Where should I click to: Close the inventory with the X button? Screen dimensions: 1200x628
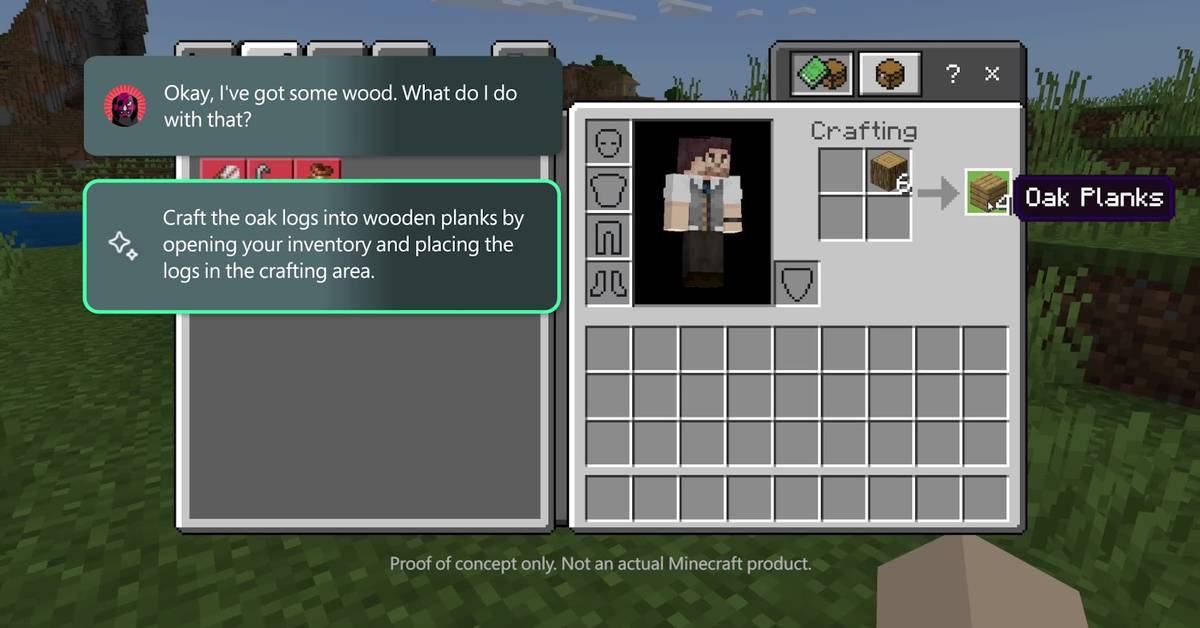(992, 74)
